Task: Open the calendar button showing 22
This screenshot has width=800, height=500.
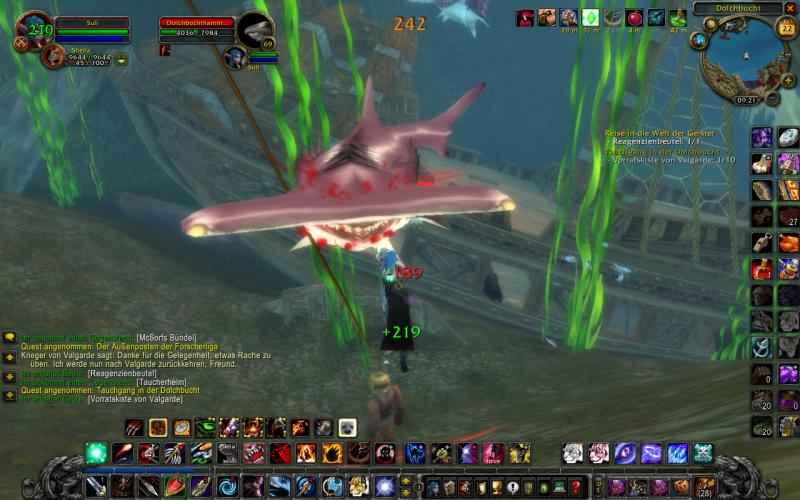Action: point(785,28)
